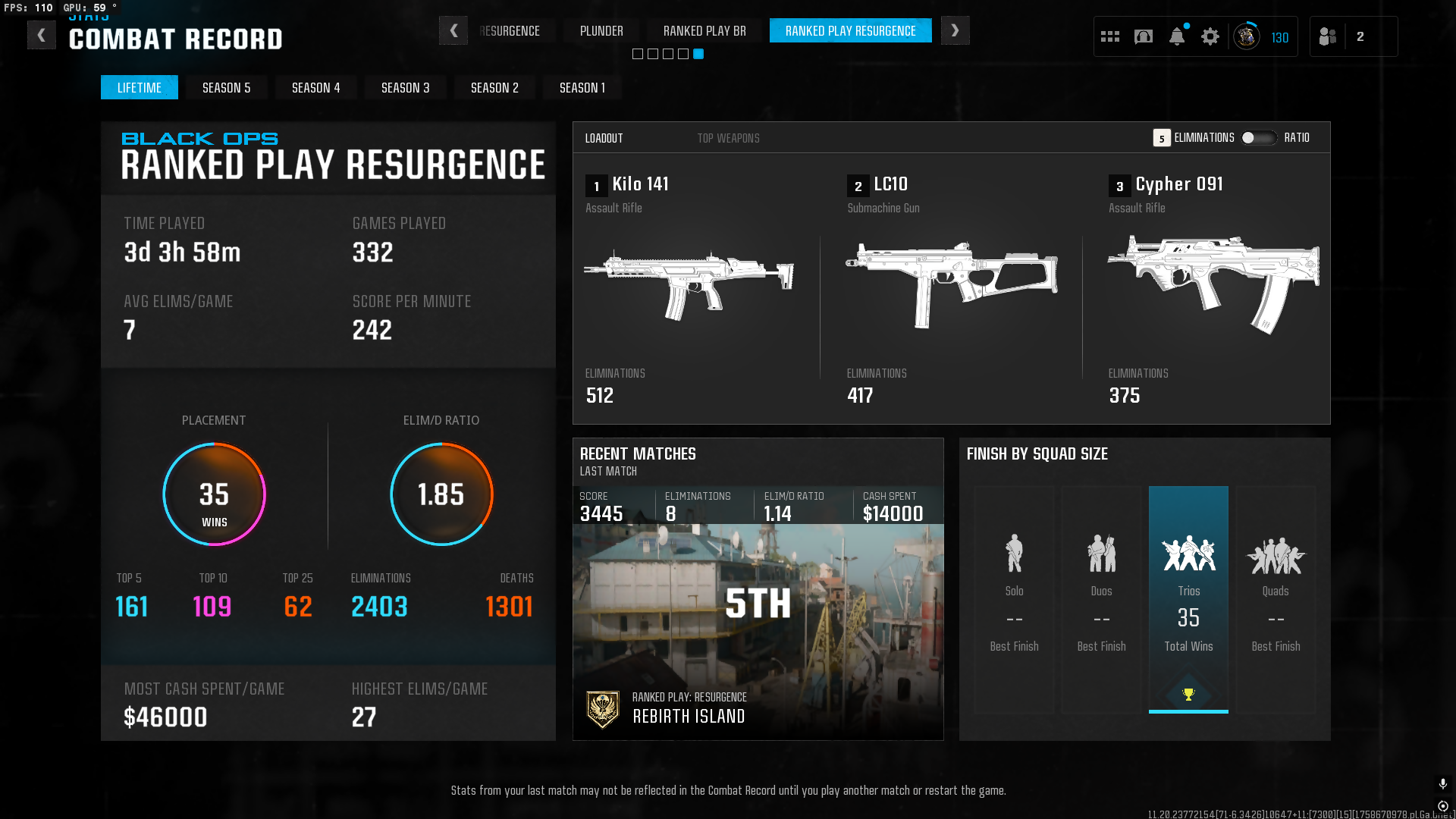Open Season 1 stats

(x=582, y=88)
